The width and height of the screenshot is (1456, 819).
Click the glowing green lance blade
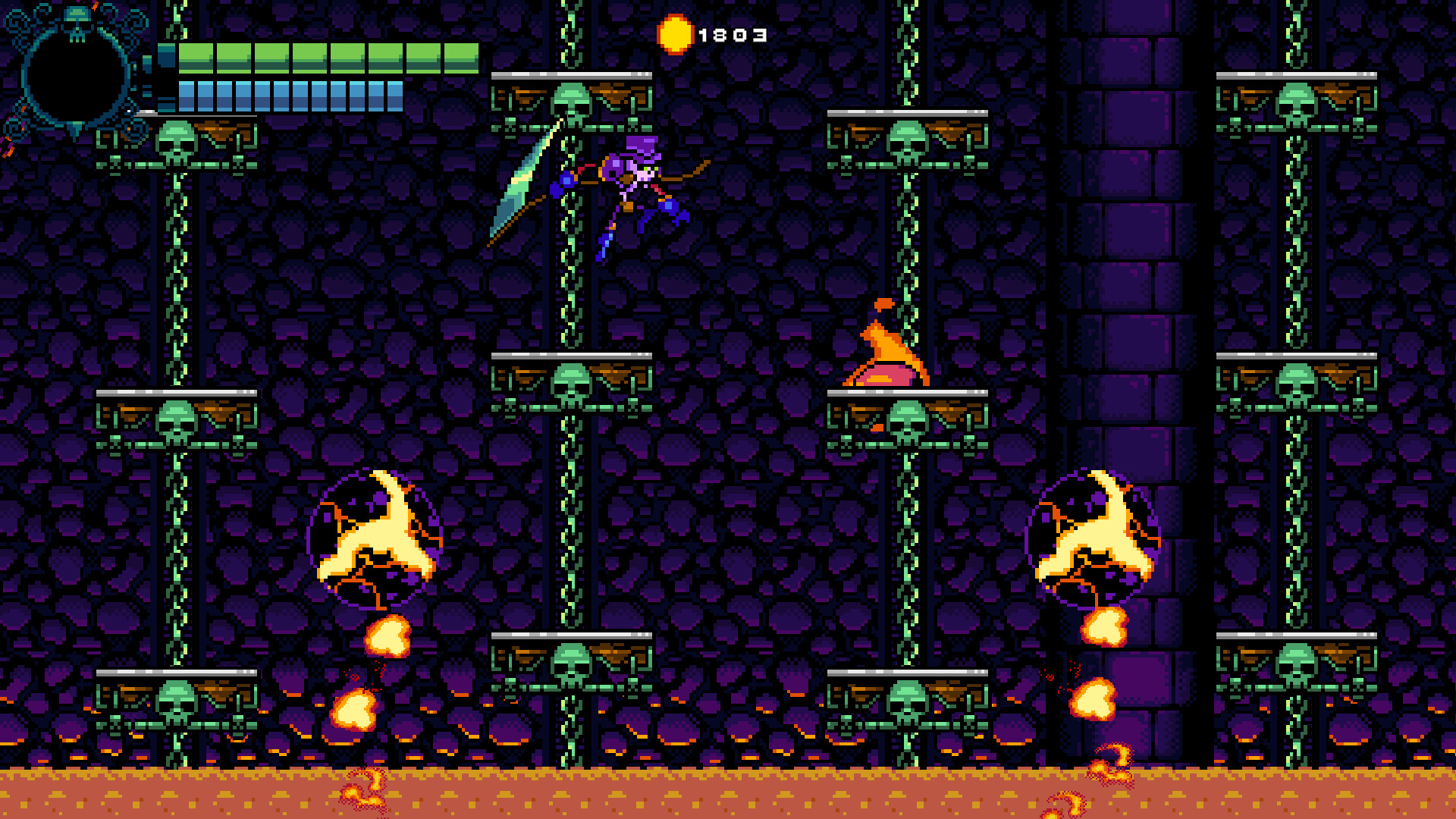pyautogui.click(x=523, y=190)
